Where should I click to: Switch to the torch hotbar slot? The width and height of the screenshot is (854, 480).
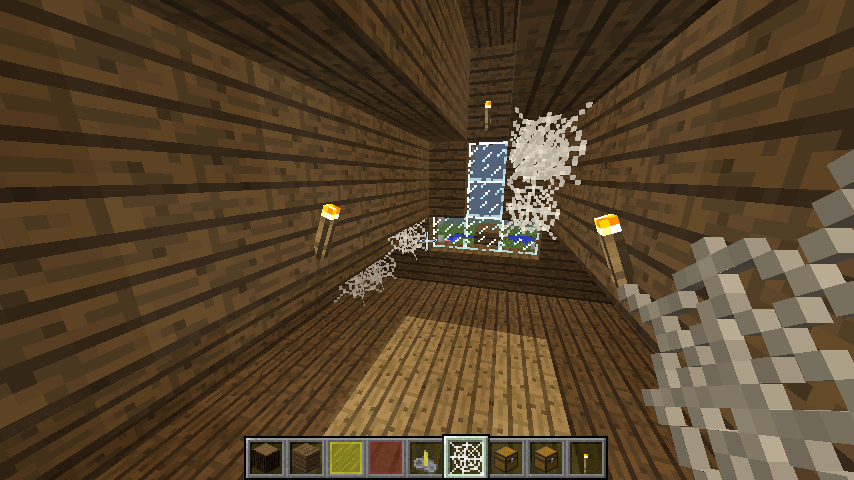pyautogui.click(x=586, y=458)
